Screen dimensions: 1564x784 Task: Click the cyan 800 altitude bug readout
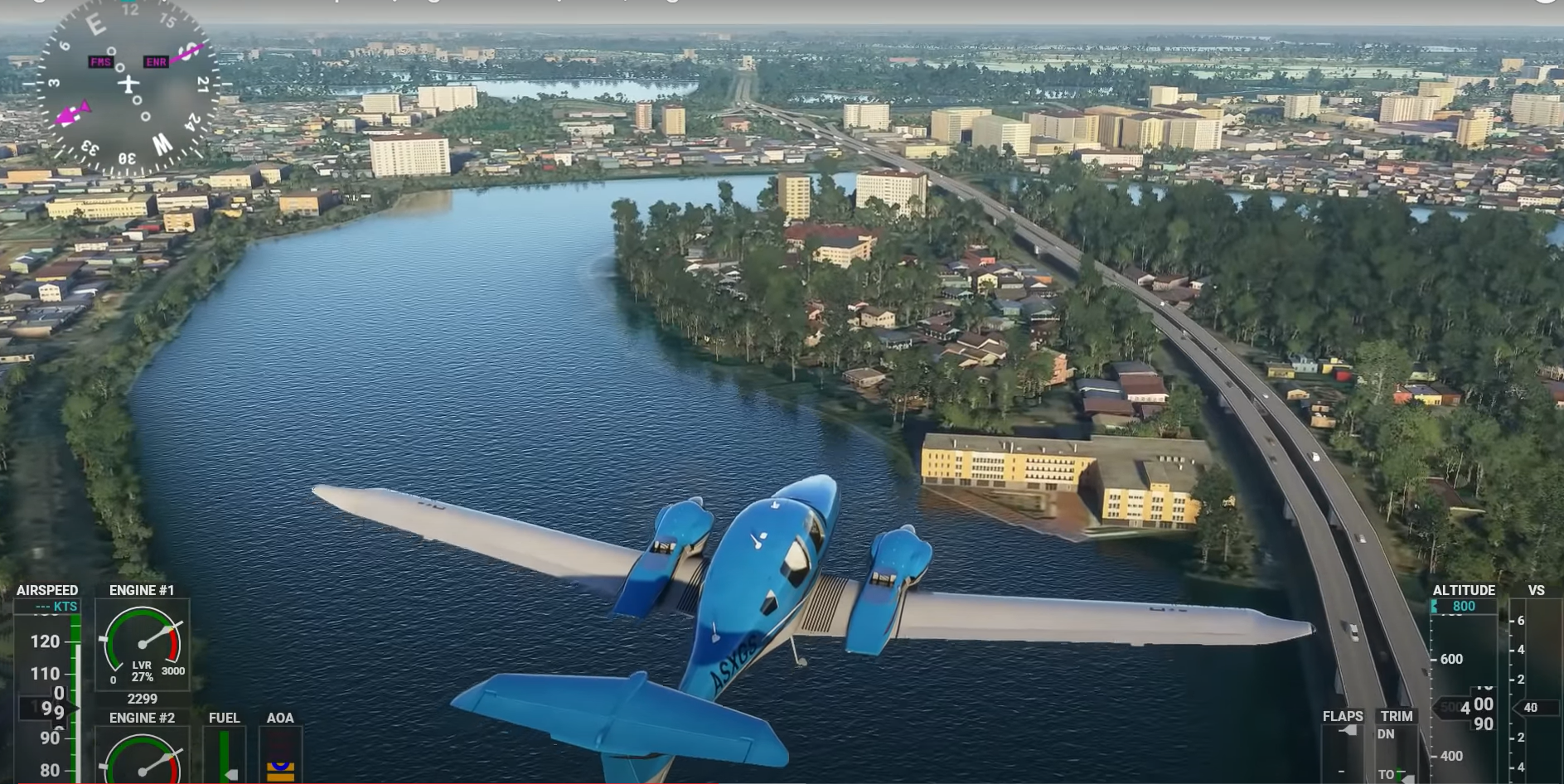coord(1463,607)
